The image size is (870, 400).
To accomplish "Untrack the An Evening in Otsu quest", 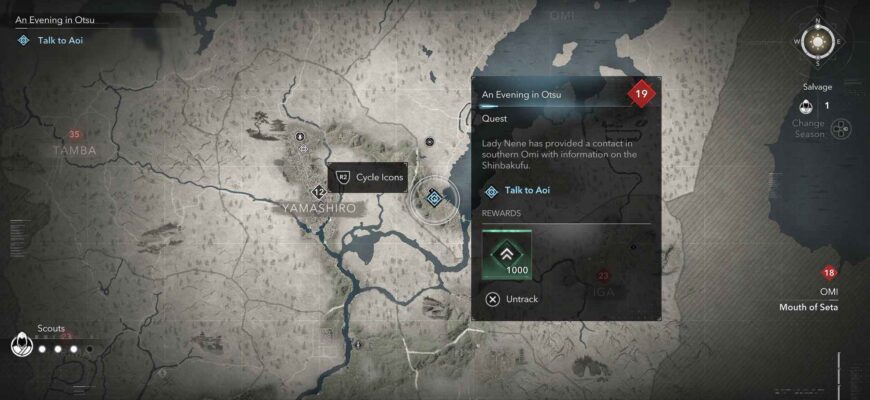I will (512, 298).
